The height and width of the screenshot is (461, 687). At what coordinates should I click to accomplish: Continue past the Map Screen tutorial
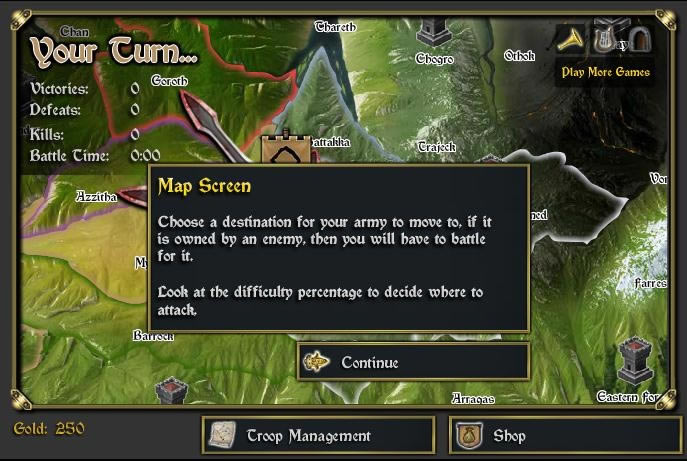413,362
